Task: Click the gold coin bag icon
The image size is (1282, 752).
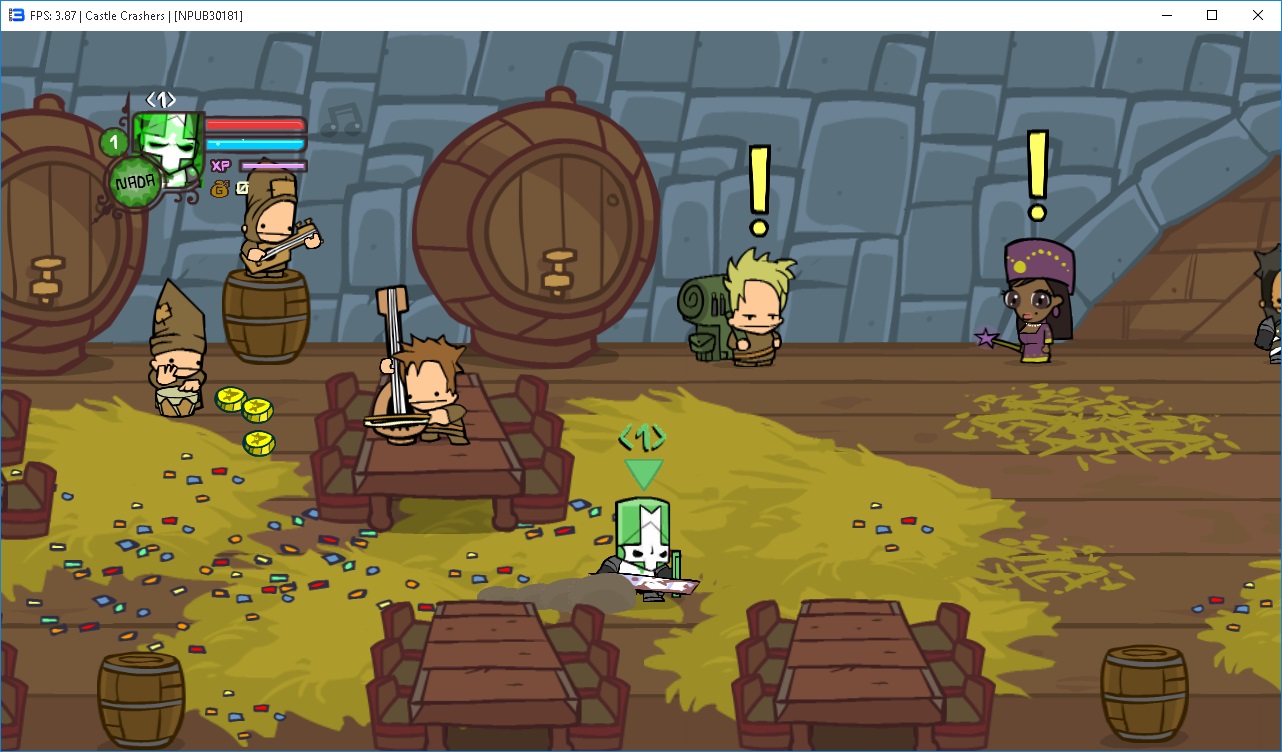Action: (x=219, y=188)
